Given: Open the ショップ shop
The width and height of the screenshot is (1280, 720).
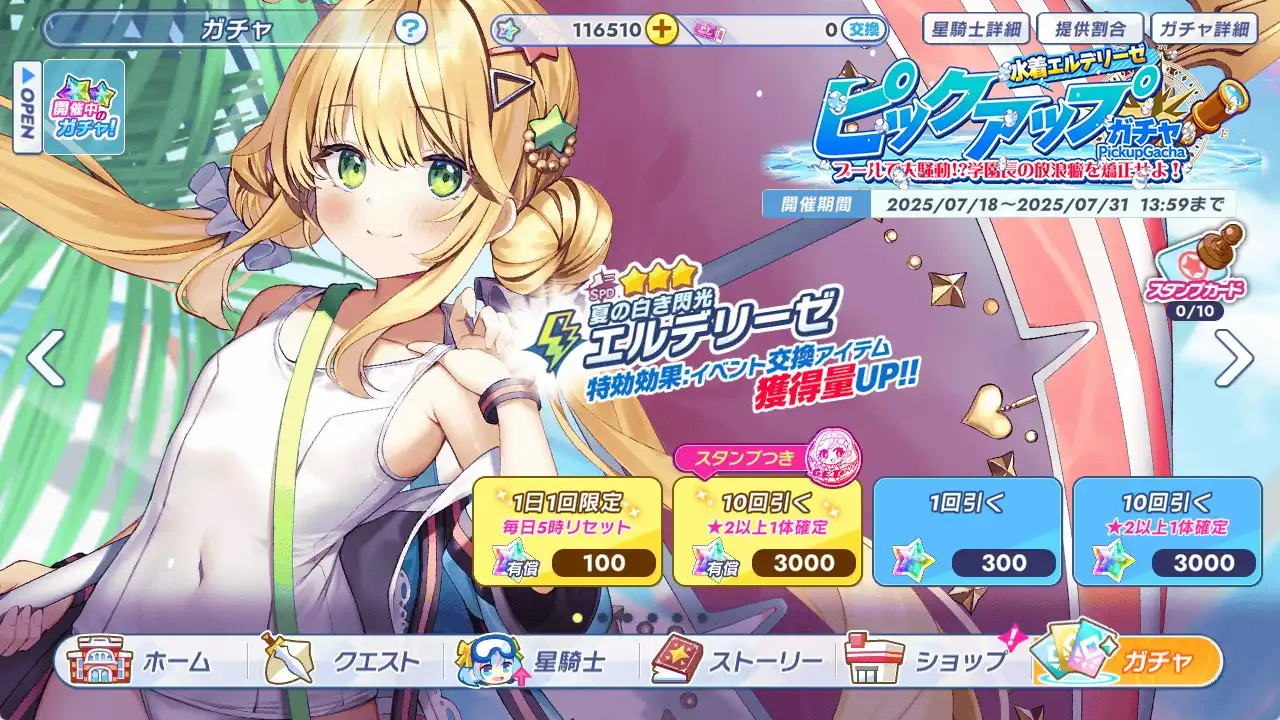Looking at the screenshot, I should (930, 662).
